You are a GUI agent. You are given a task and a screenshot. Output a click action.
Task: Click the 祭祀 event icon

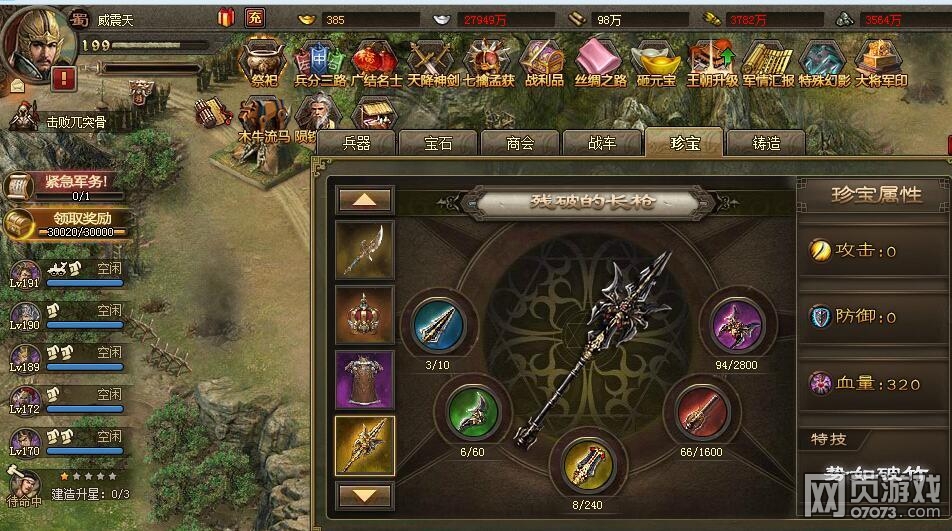(265, 62)
